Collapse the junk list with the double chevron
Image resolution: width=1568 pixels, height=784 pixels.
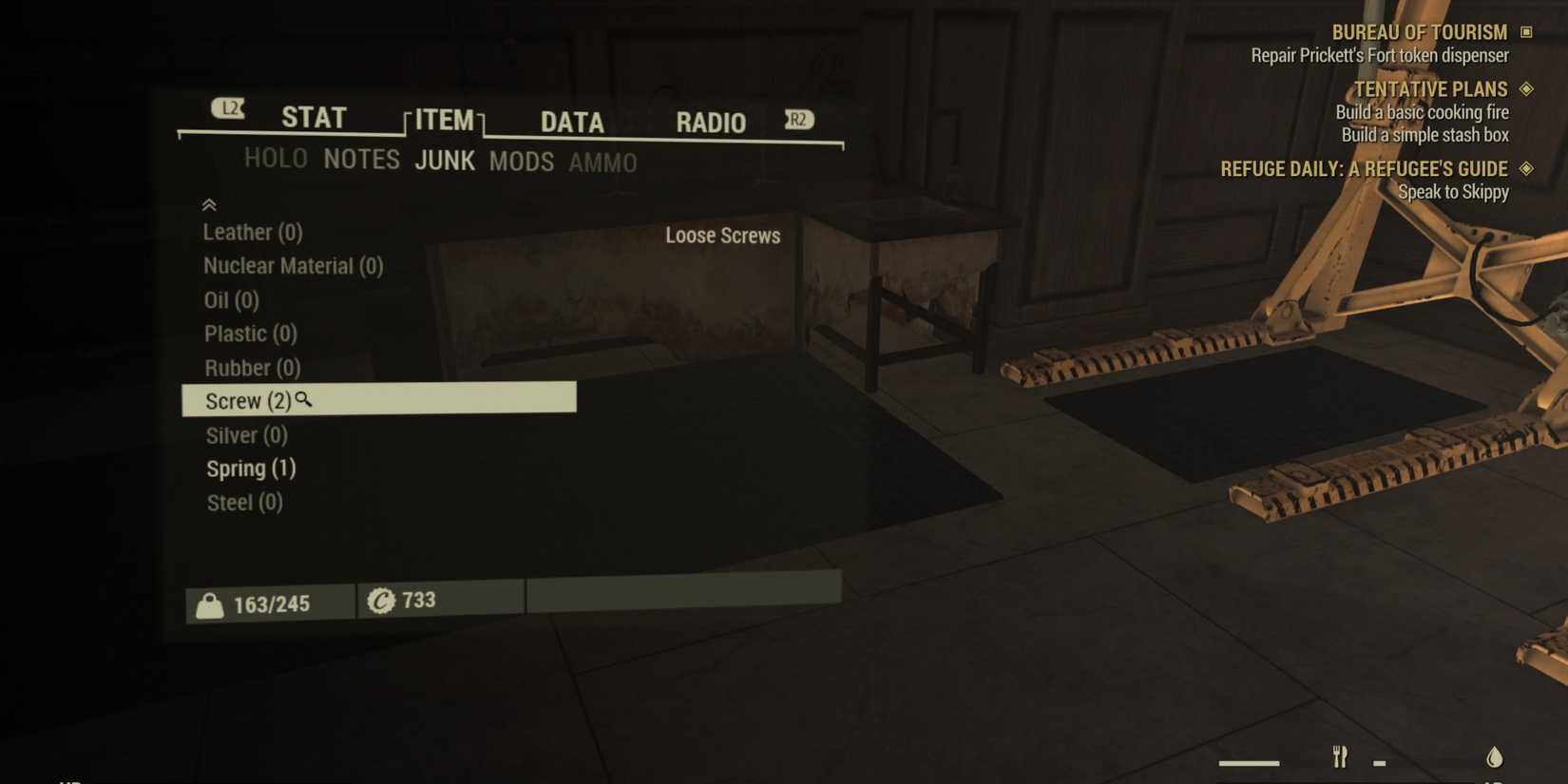208,204
